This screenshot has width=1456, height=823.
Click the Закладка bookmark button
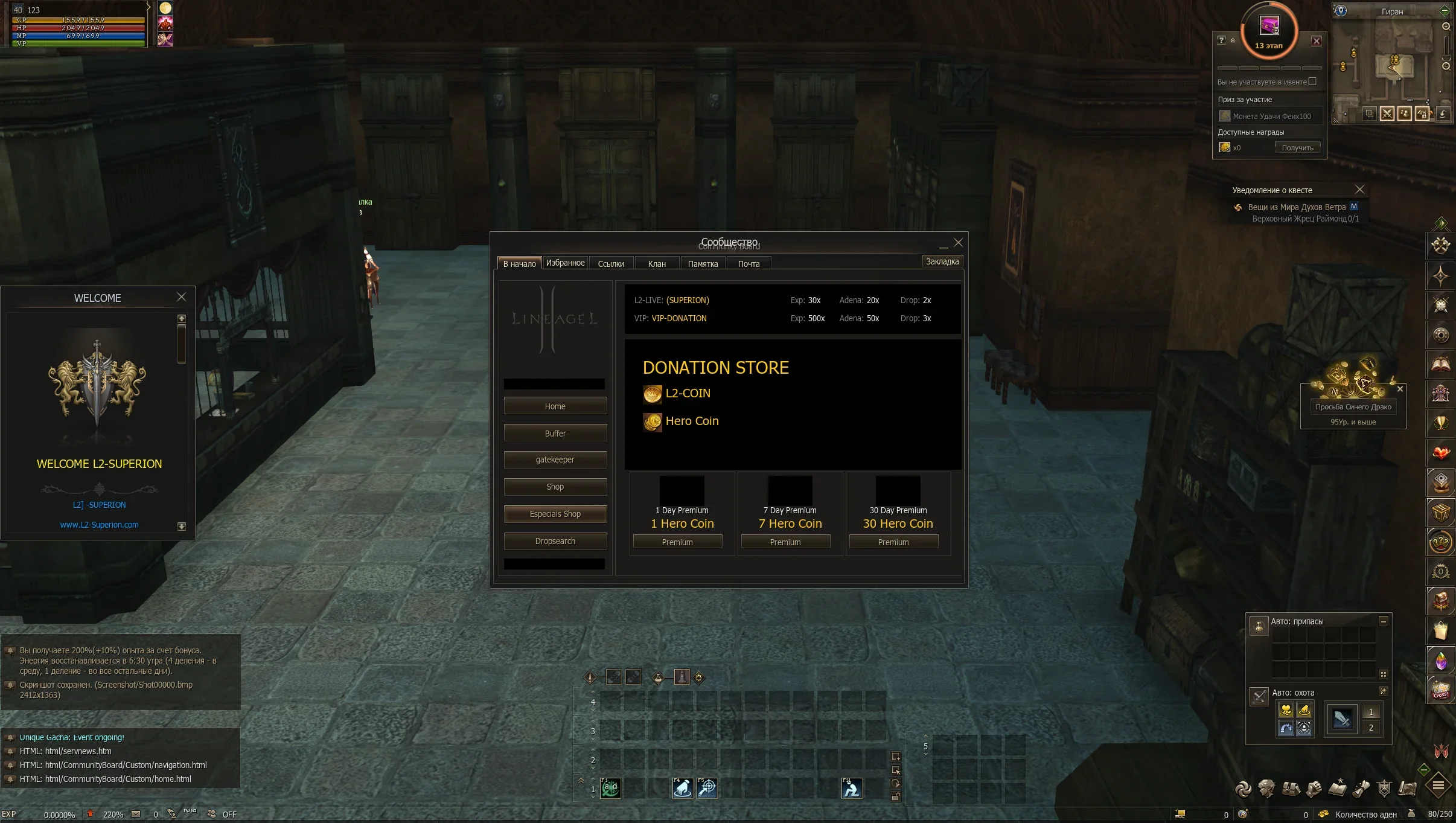click(x=942, y=261)
